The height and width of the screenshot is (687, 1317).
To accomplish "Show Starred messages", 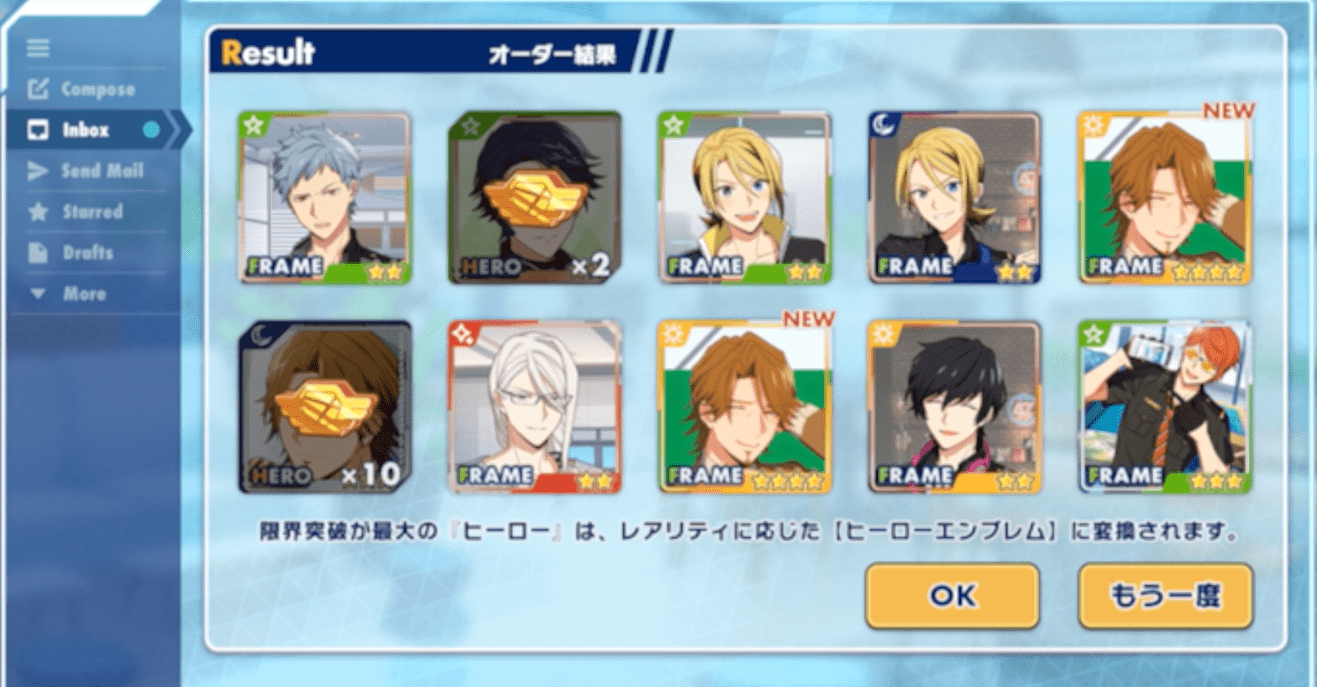I will tap(92, 212).
